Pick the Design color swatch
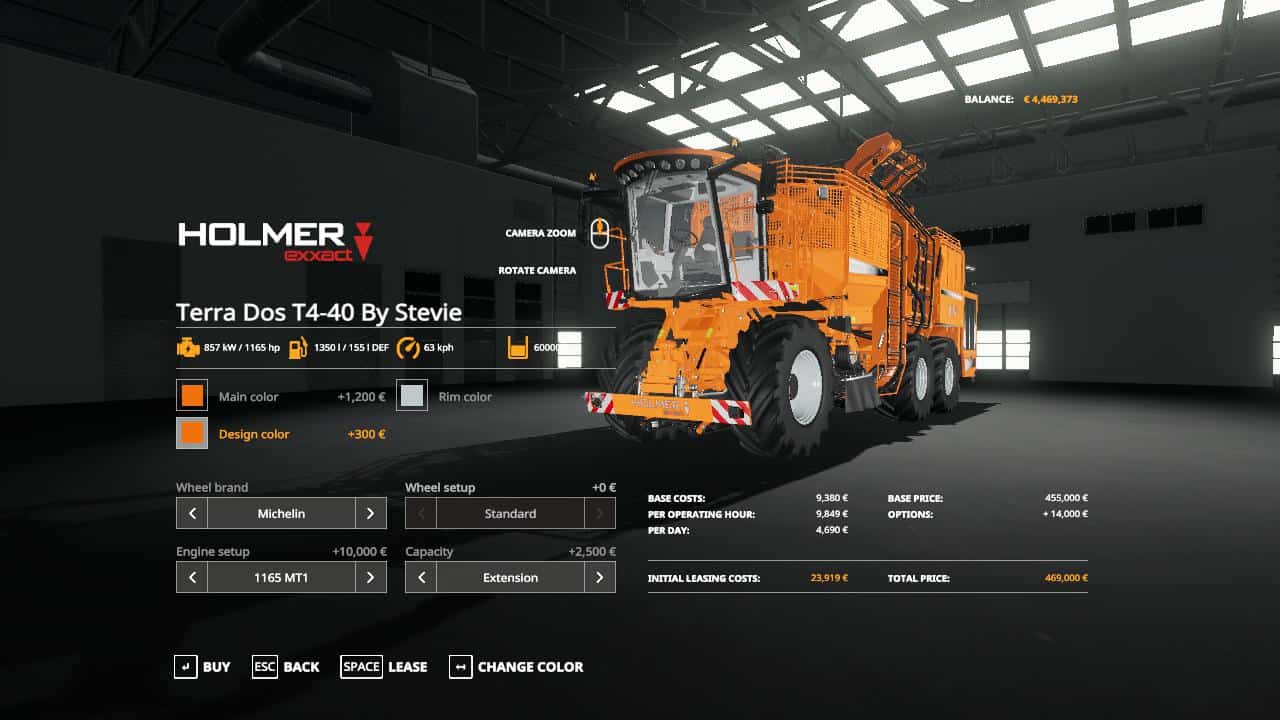Image resolution: width=1280 pixels, height=720 pixels. pos(192,434)
